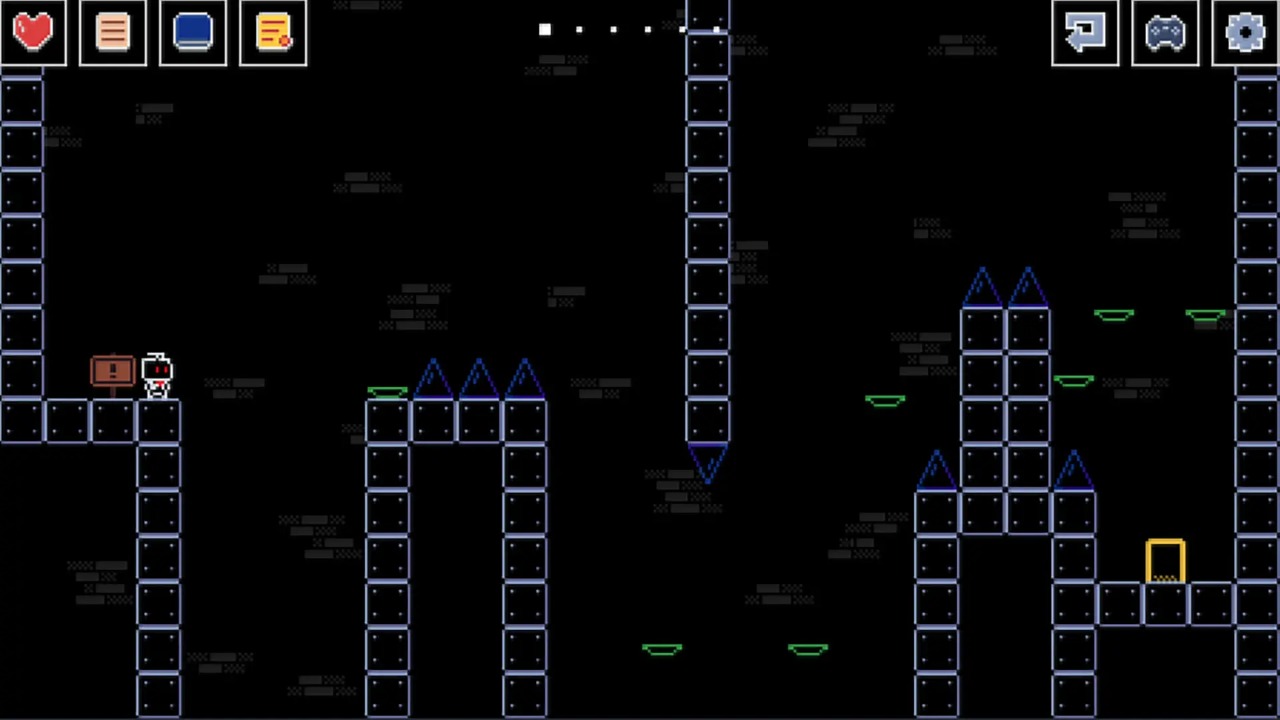
Task: Open the yellow notes page icon
Action: pos(273,32)
